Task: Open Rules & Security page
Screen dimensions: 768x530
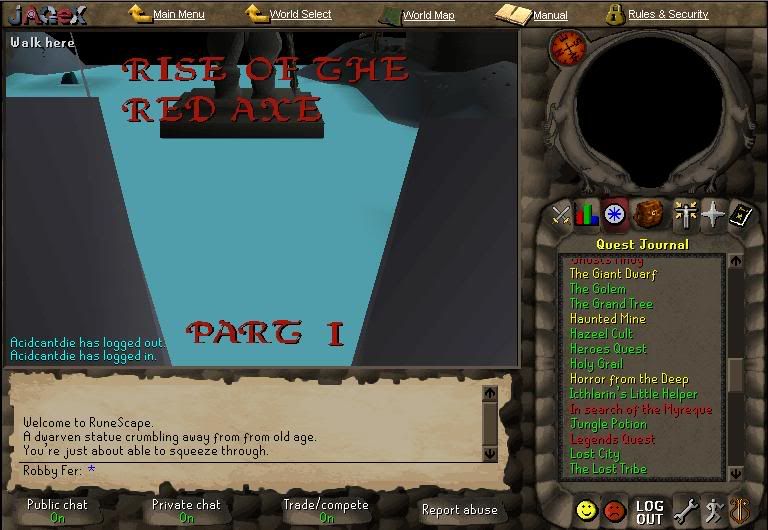Action: tap(667, 15)
